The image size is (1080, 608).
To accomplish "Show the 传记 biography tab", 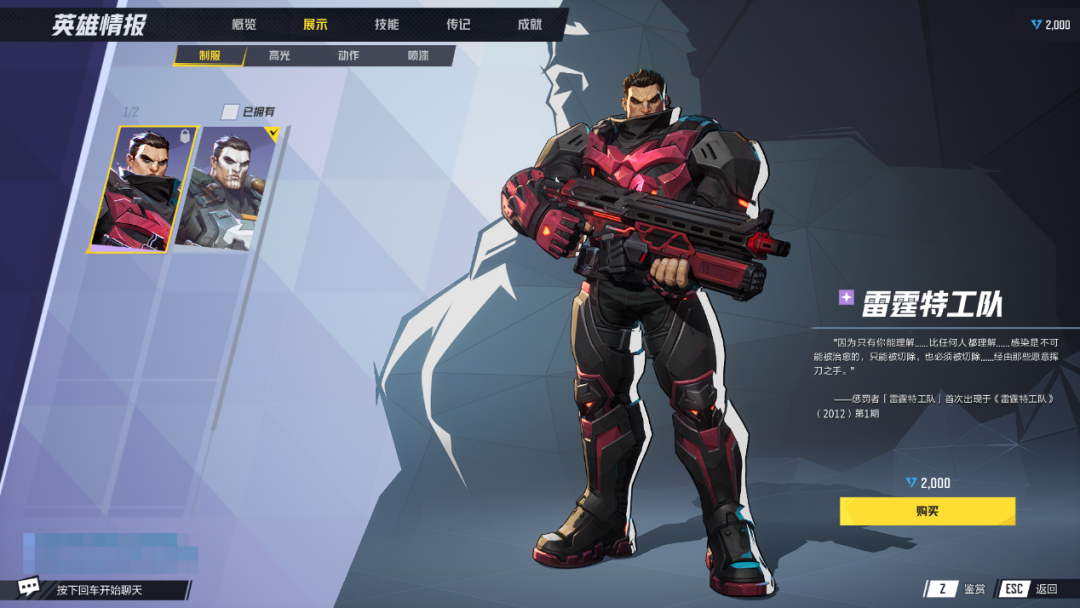I will click(458, 25).
